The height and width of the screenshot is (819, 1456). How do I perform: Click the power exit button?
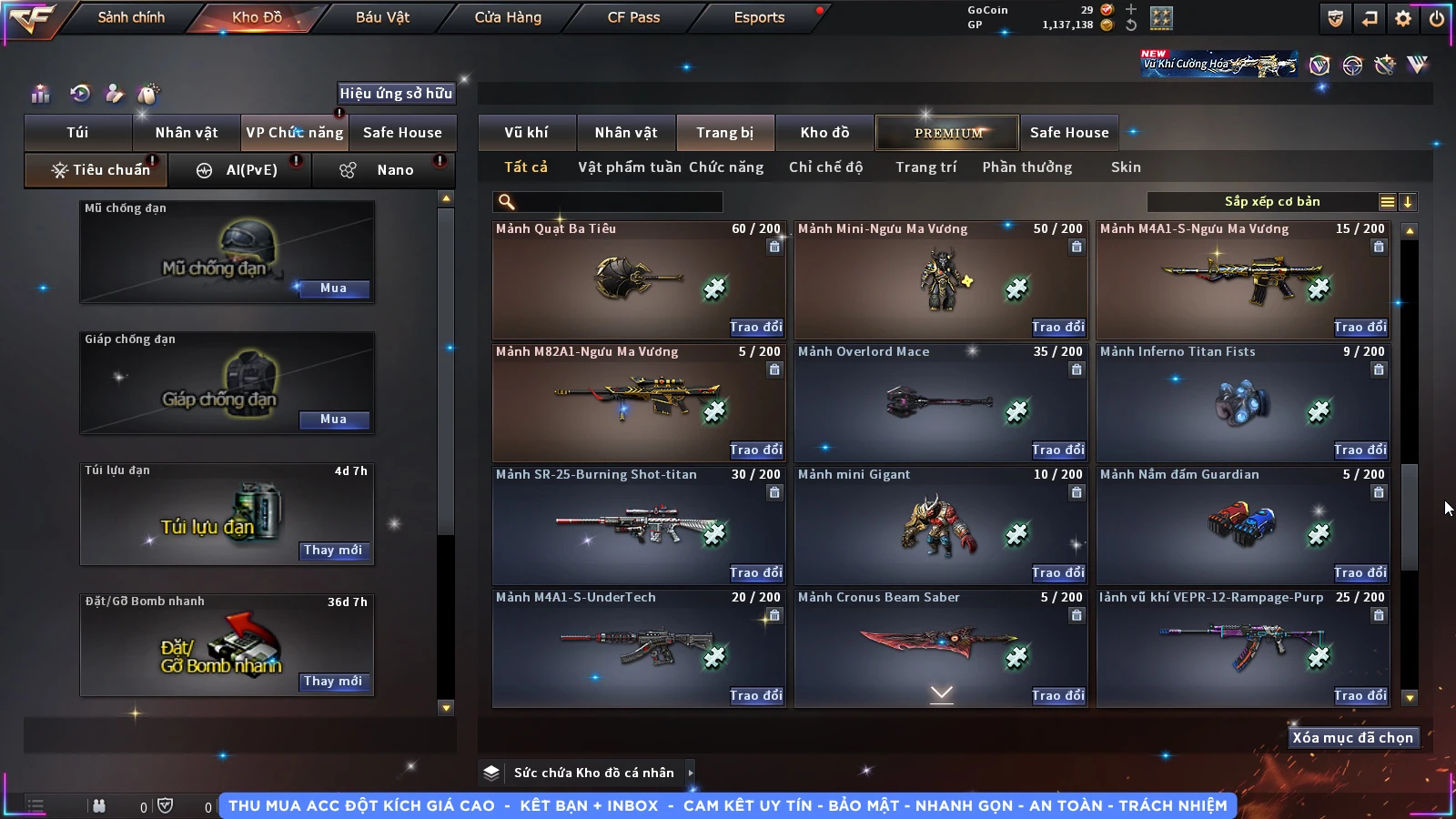pos(1437,18)
